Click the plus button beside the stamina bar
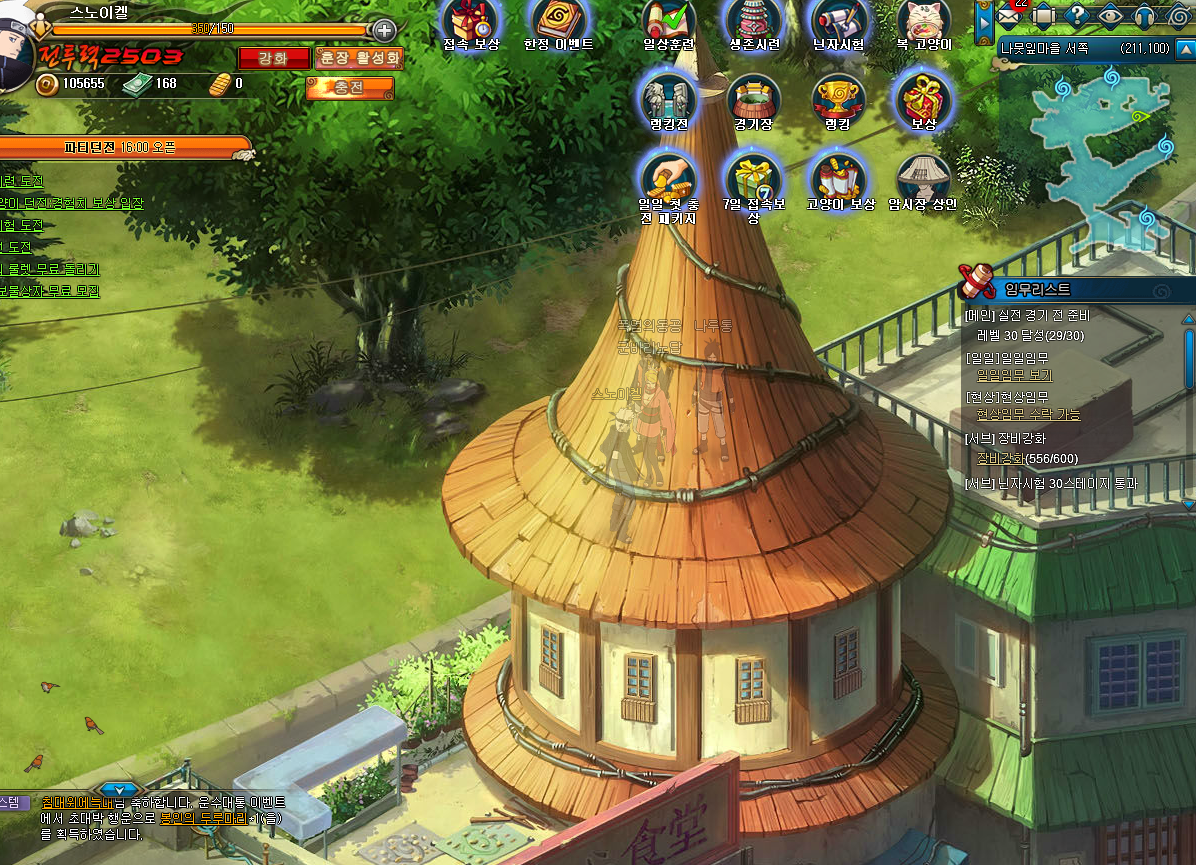1196x865 pixels. [x=384, y=30]
